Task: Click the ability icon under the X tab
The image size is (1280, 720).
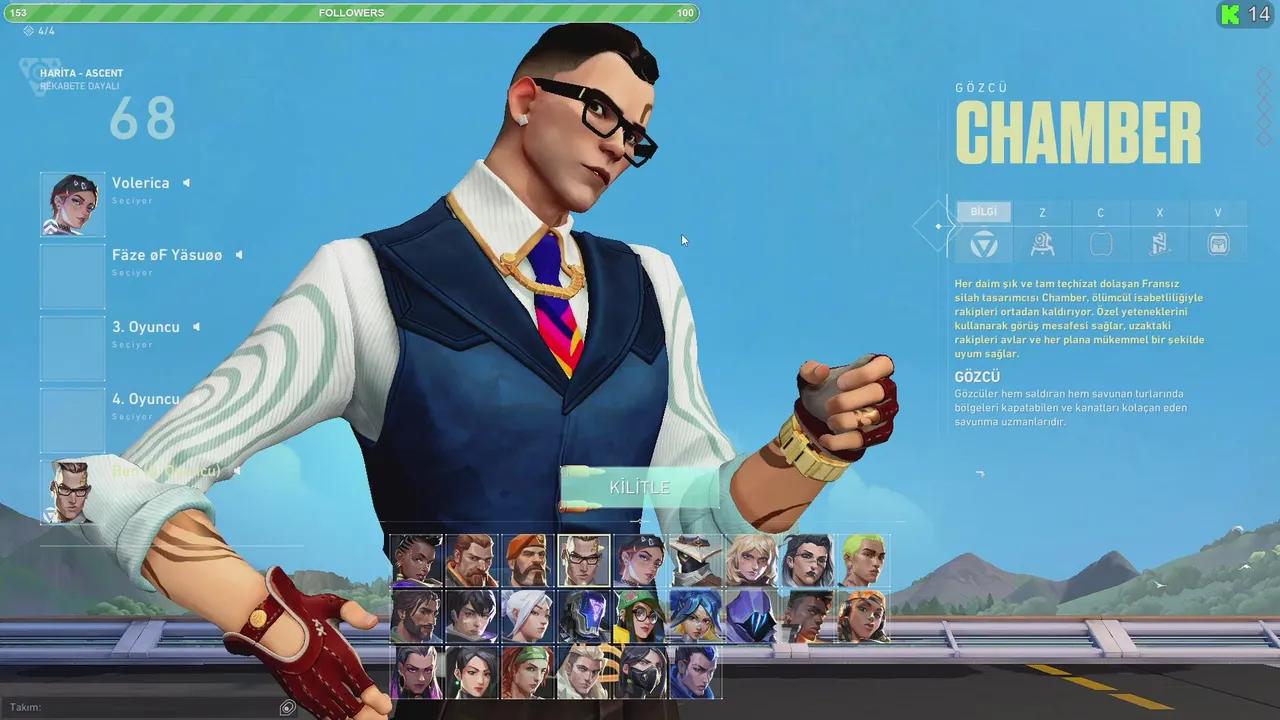Action: coord(1159,243)
